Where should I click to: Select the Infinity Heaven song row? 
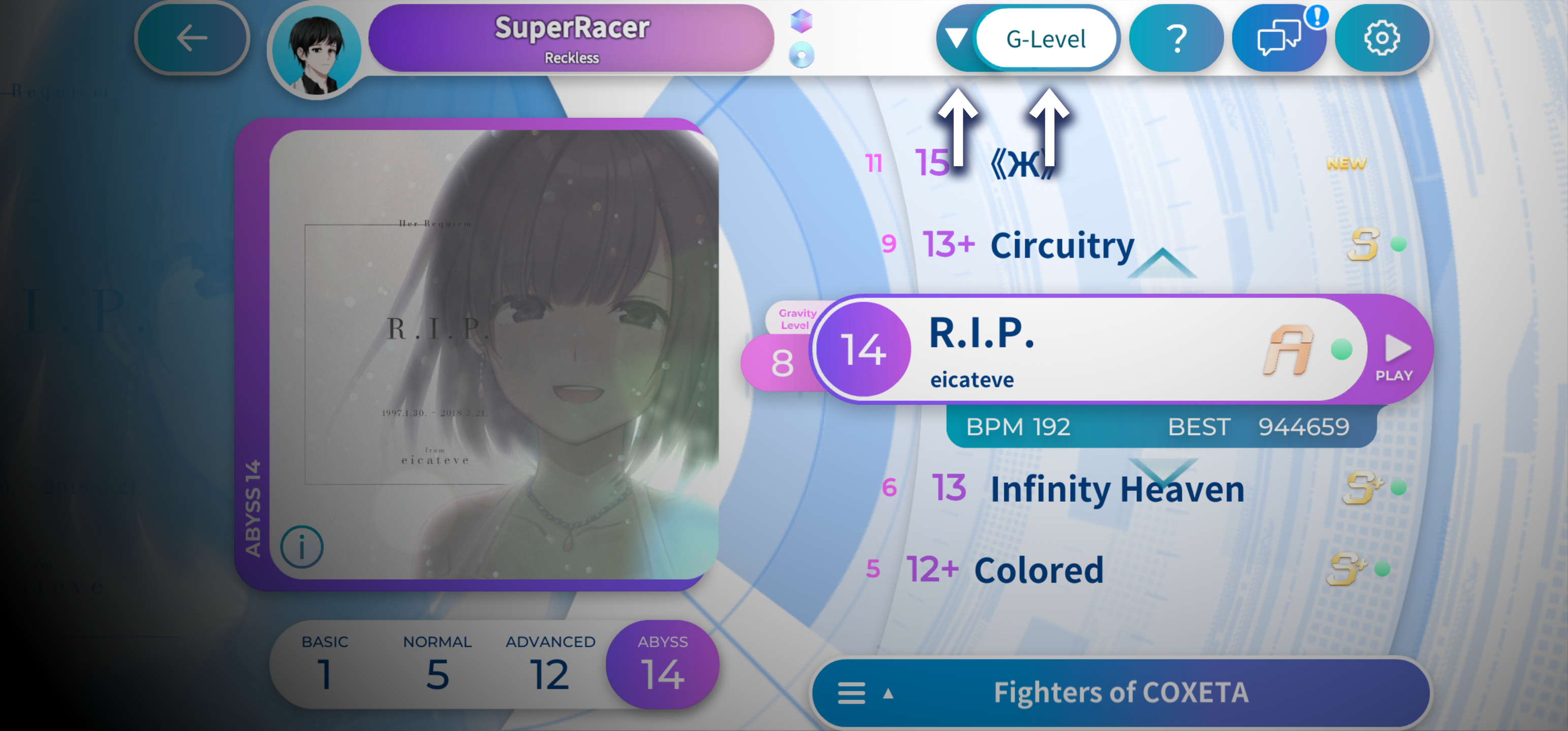pos(1117,489)
